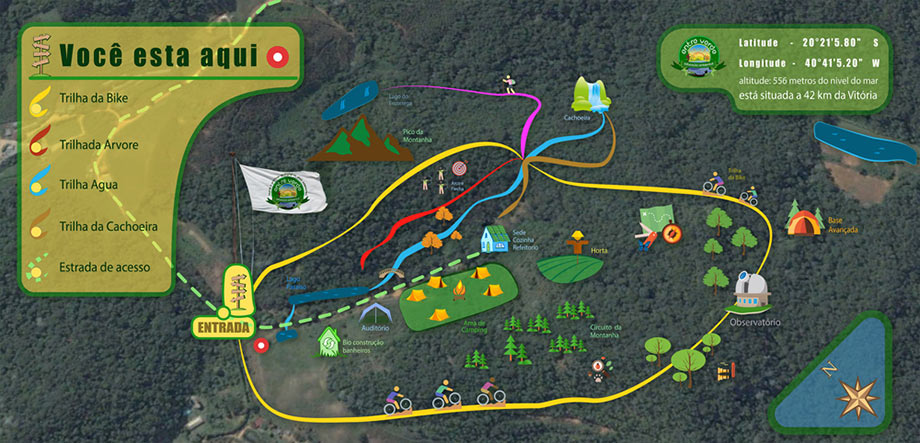Viewport: 920px width, 443px height.
Task: Select the archery target marker
Action: coord(461,168)
